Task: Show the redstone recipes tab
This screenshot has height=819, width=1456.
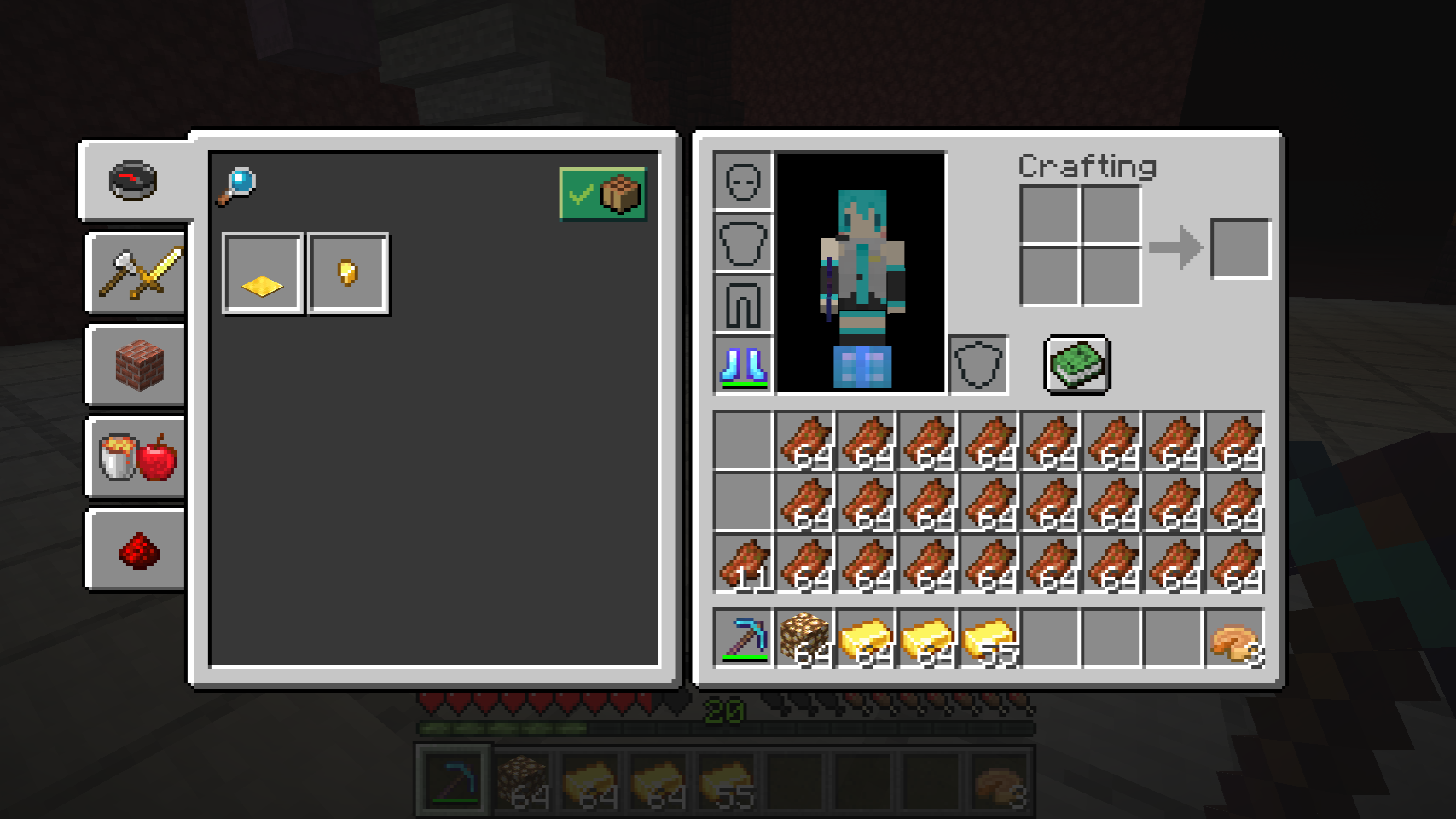Action: 138,550
